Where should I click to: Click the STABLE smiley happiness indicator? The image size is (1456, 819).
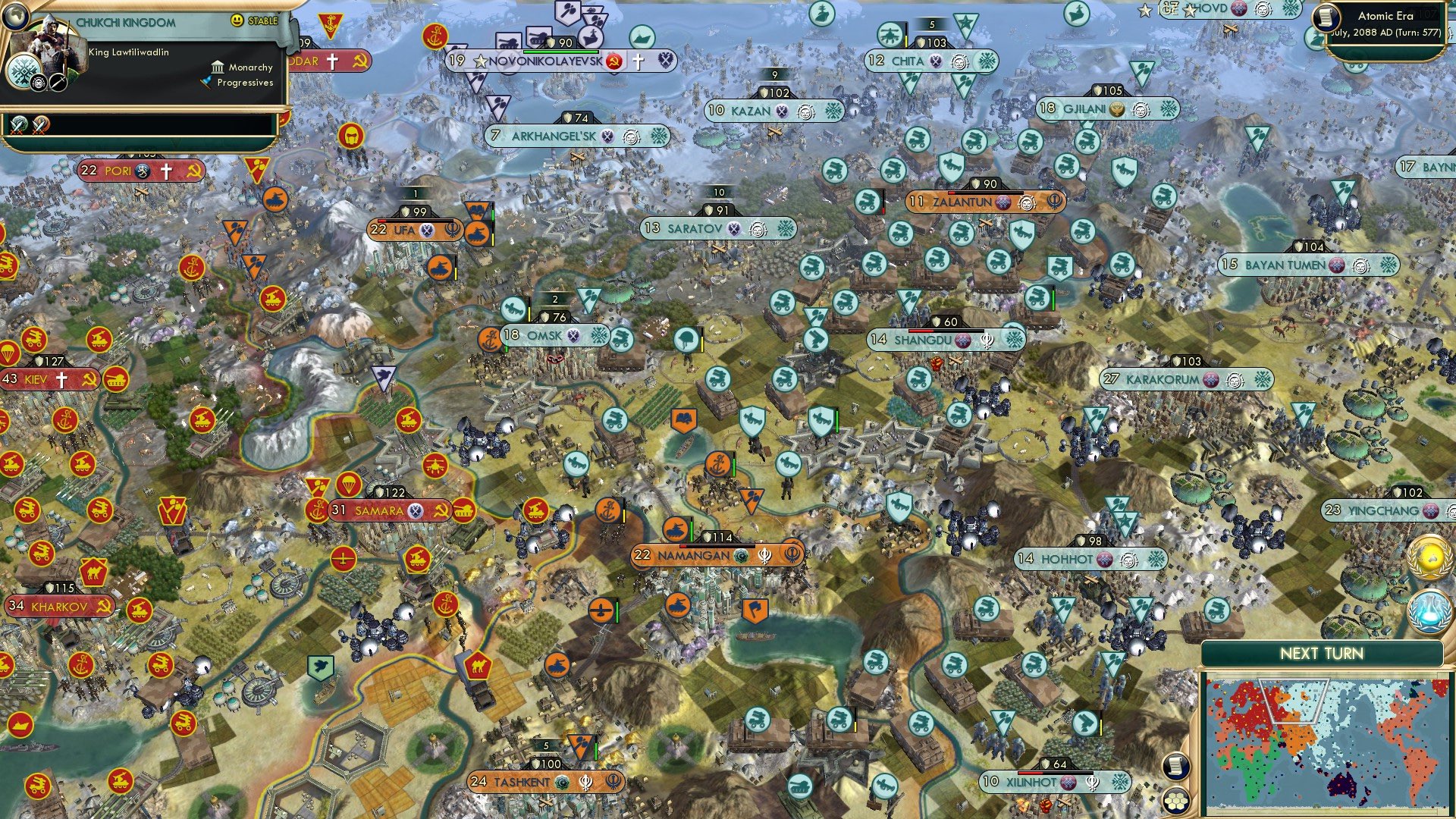pos(237,20)
